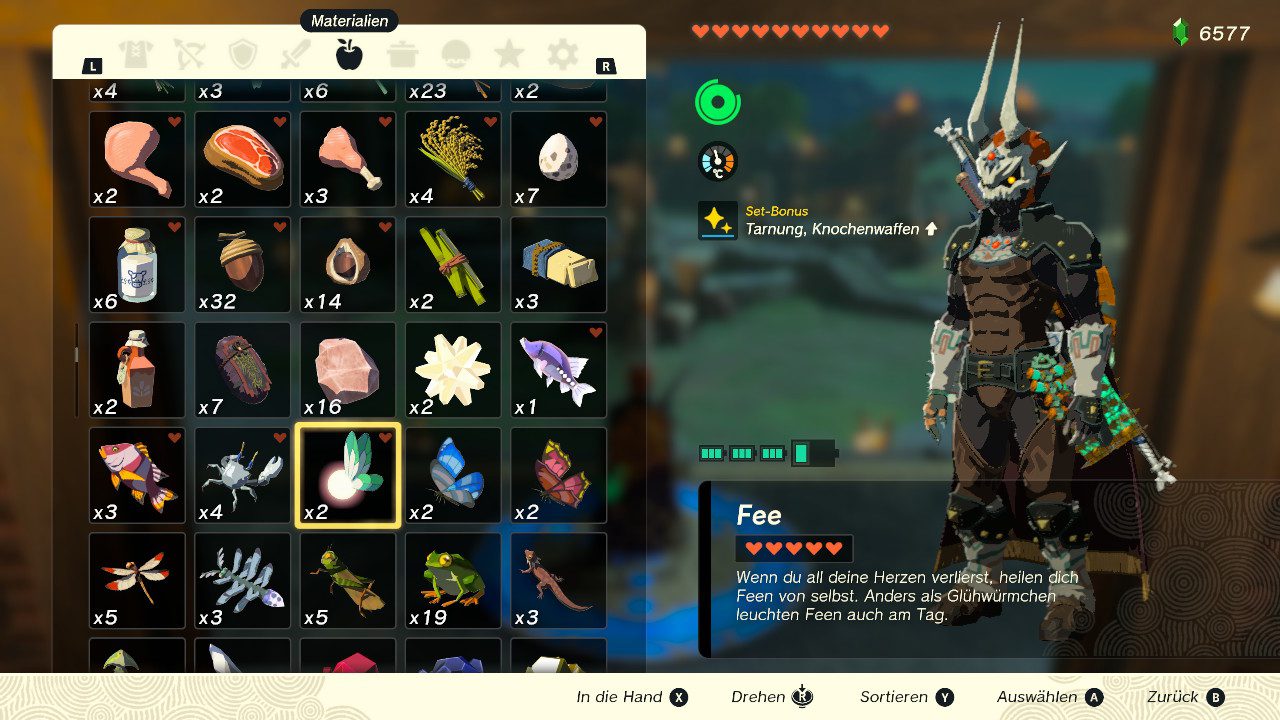Choose the lizard slot with x3
Screen dimensions: 1280x720
point(559,580)
